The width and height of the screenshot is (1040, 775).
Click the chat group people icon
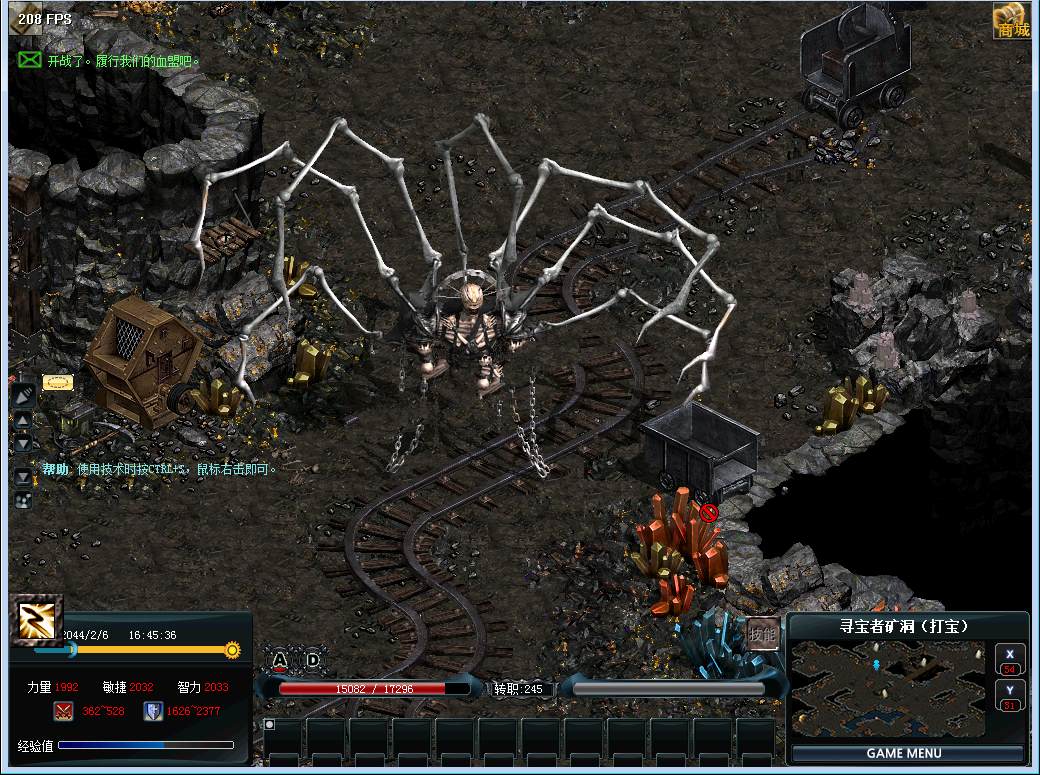coord(22,499)
